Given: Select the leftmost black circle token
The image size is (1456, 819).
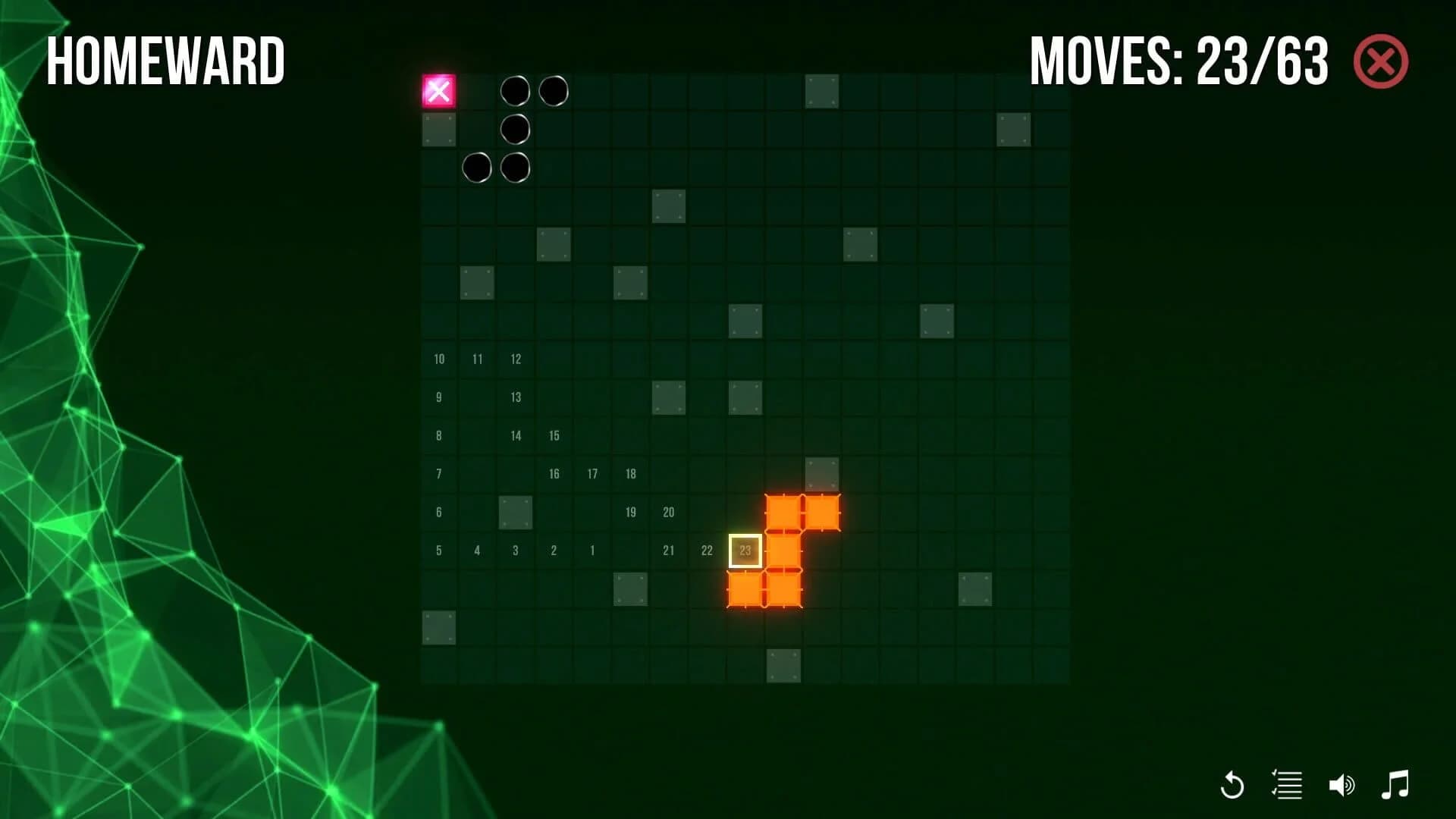Looking at the screenshot, I should [478, 167].
